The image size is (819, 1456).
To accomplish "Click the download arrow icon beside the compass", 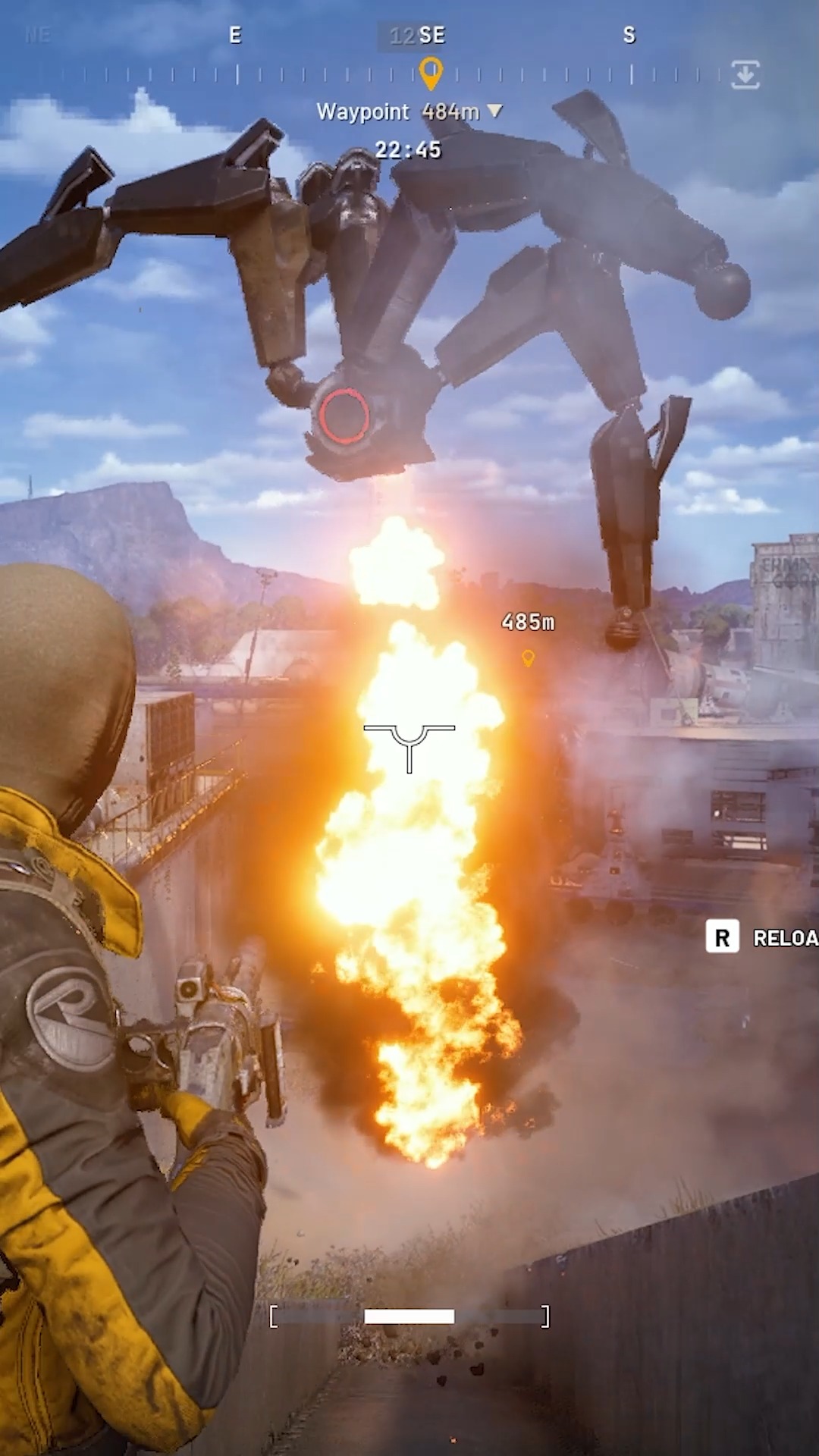I will click(745, 75).
